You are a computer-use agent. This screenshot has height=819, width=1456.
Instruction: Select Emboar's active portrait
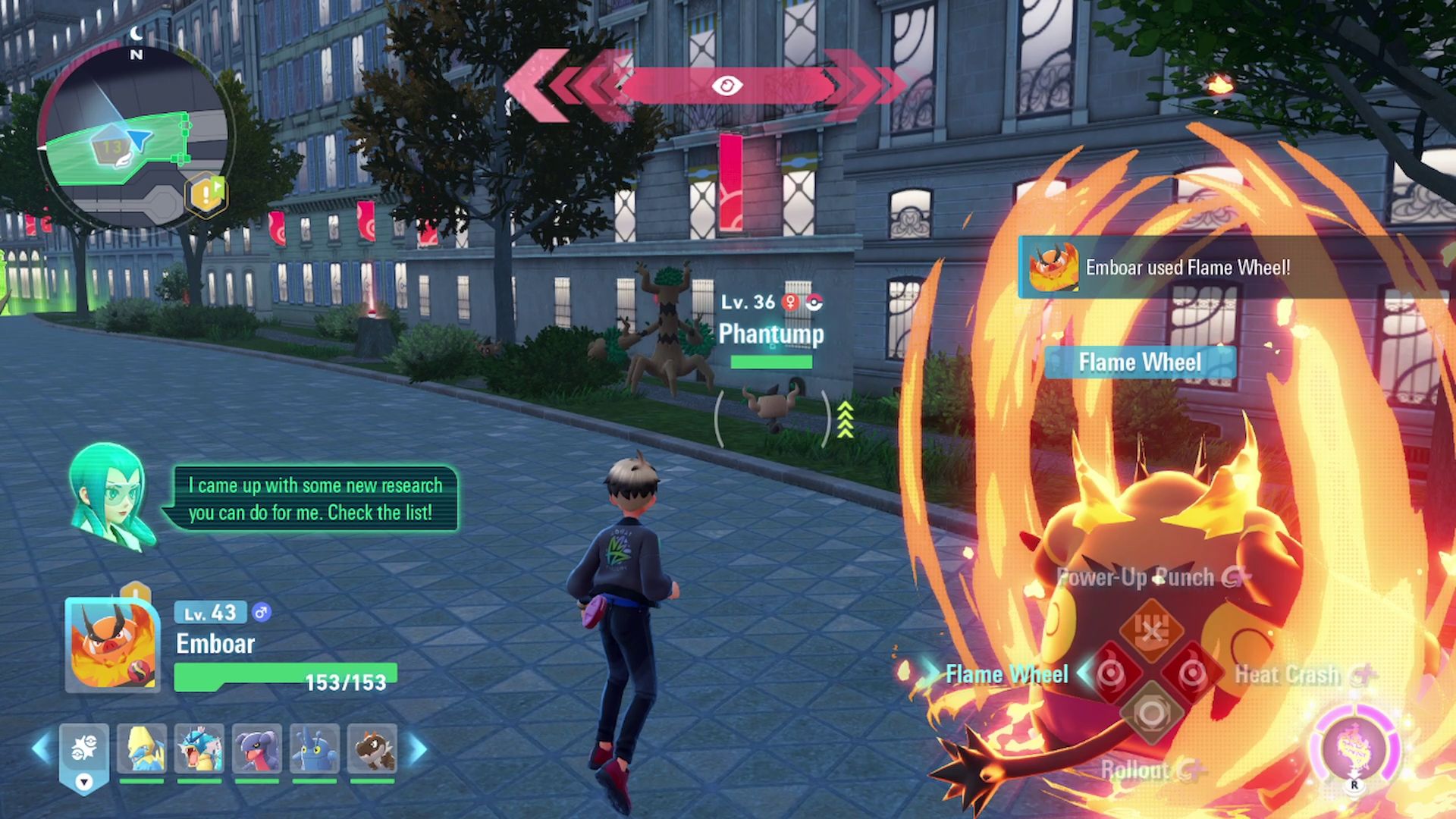112,645
